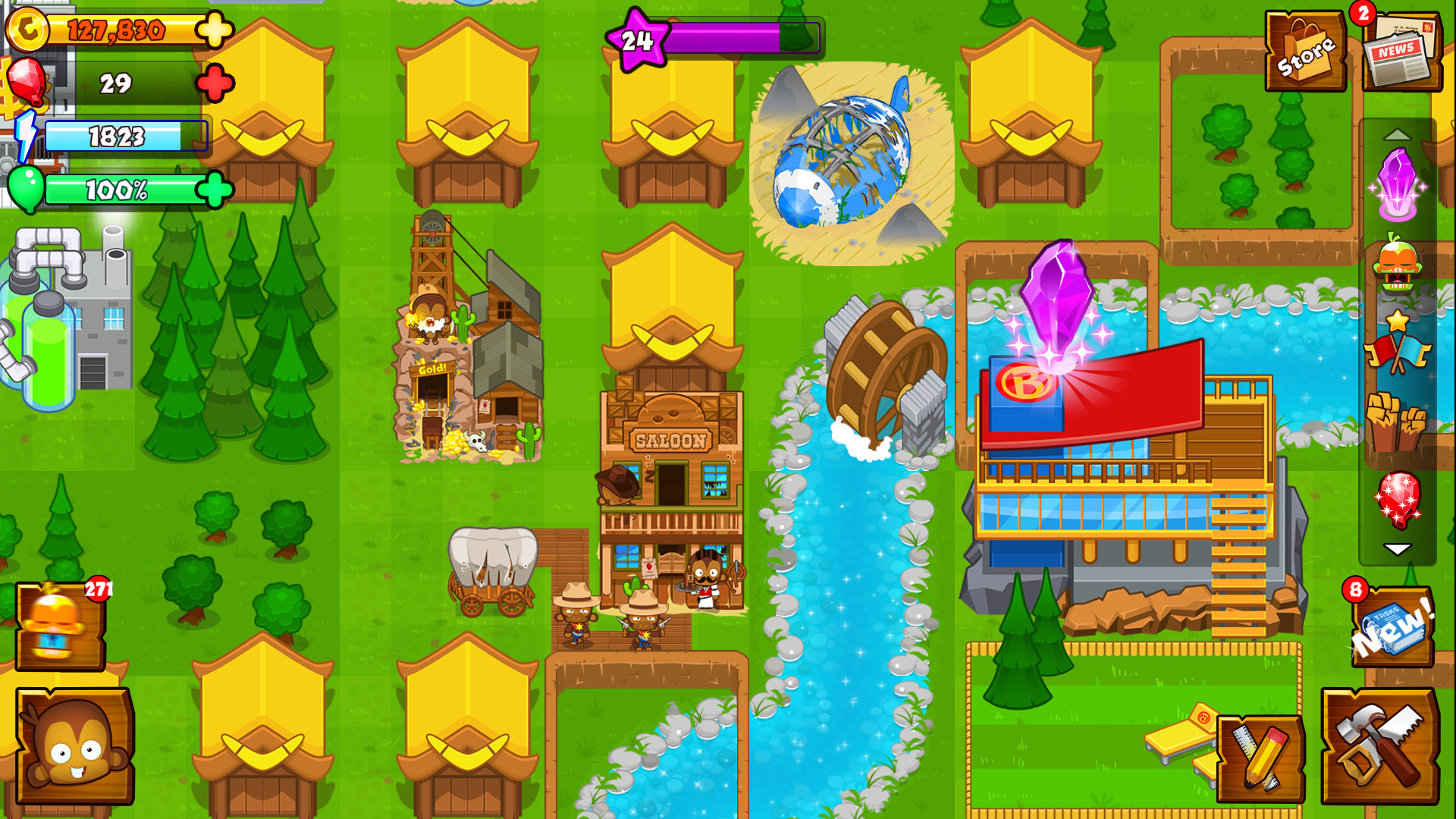Viewport: 1456px width, 819px height.
Task: Select the zombie bloon event icon
Action: 1397,262
